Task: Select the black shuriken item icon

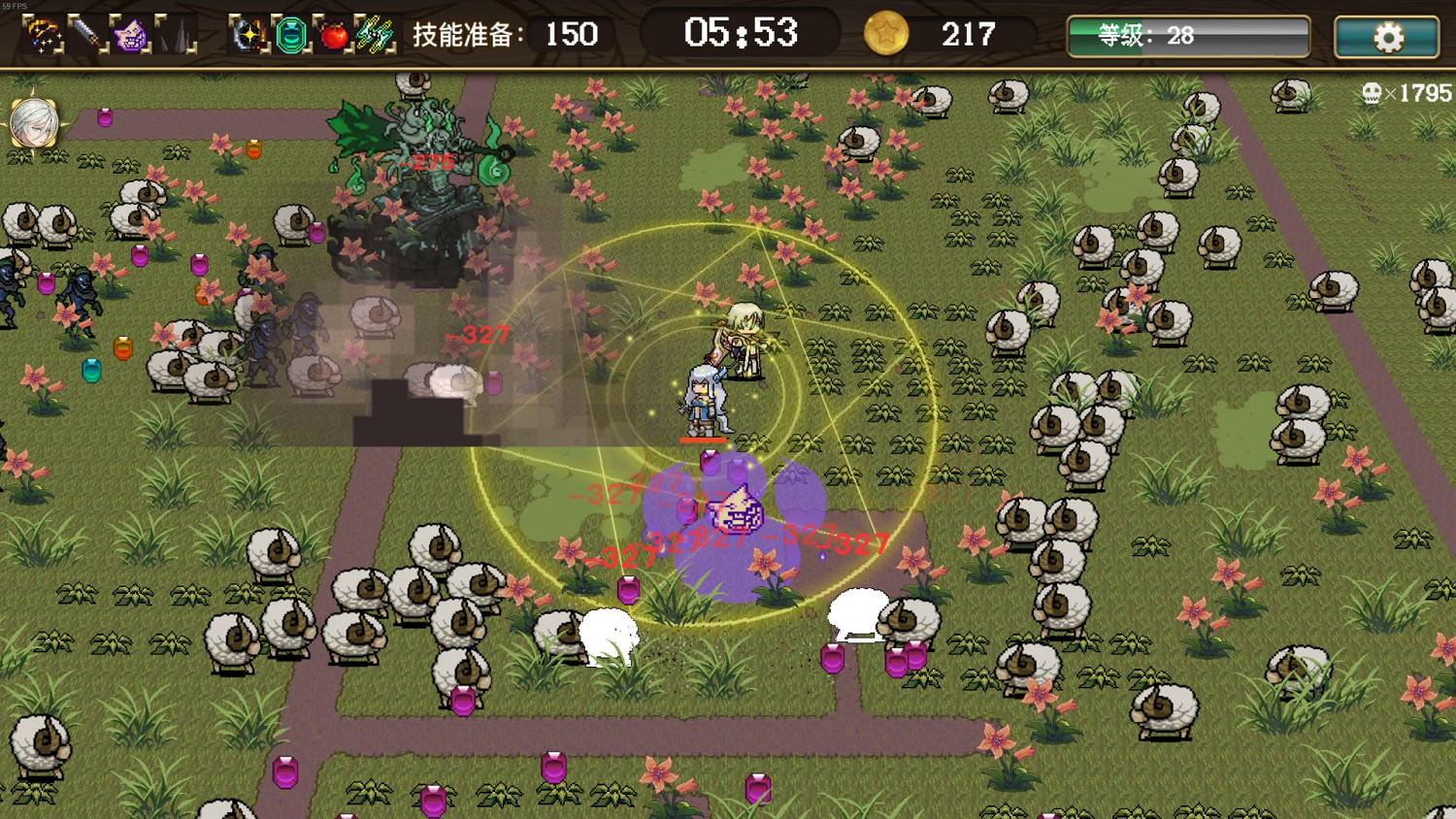Action: (x=250, y=36)
